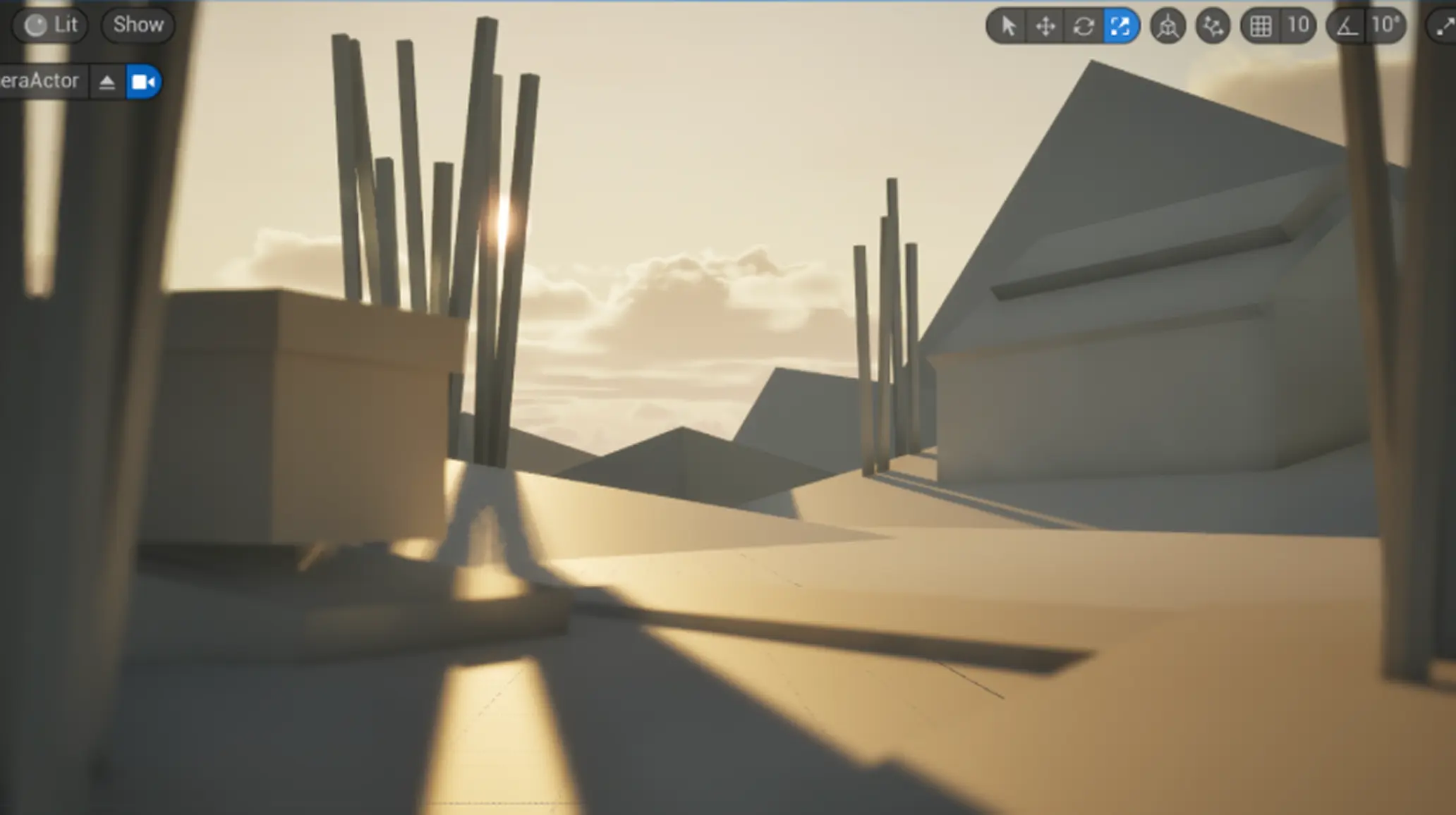Toggle grid snapping on or off

pos(1261,25)
